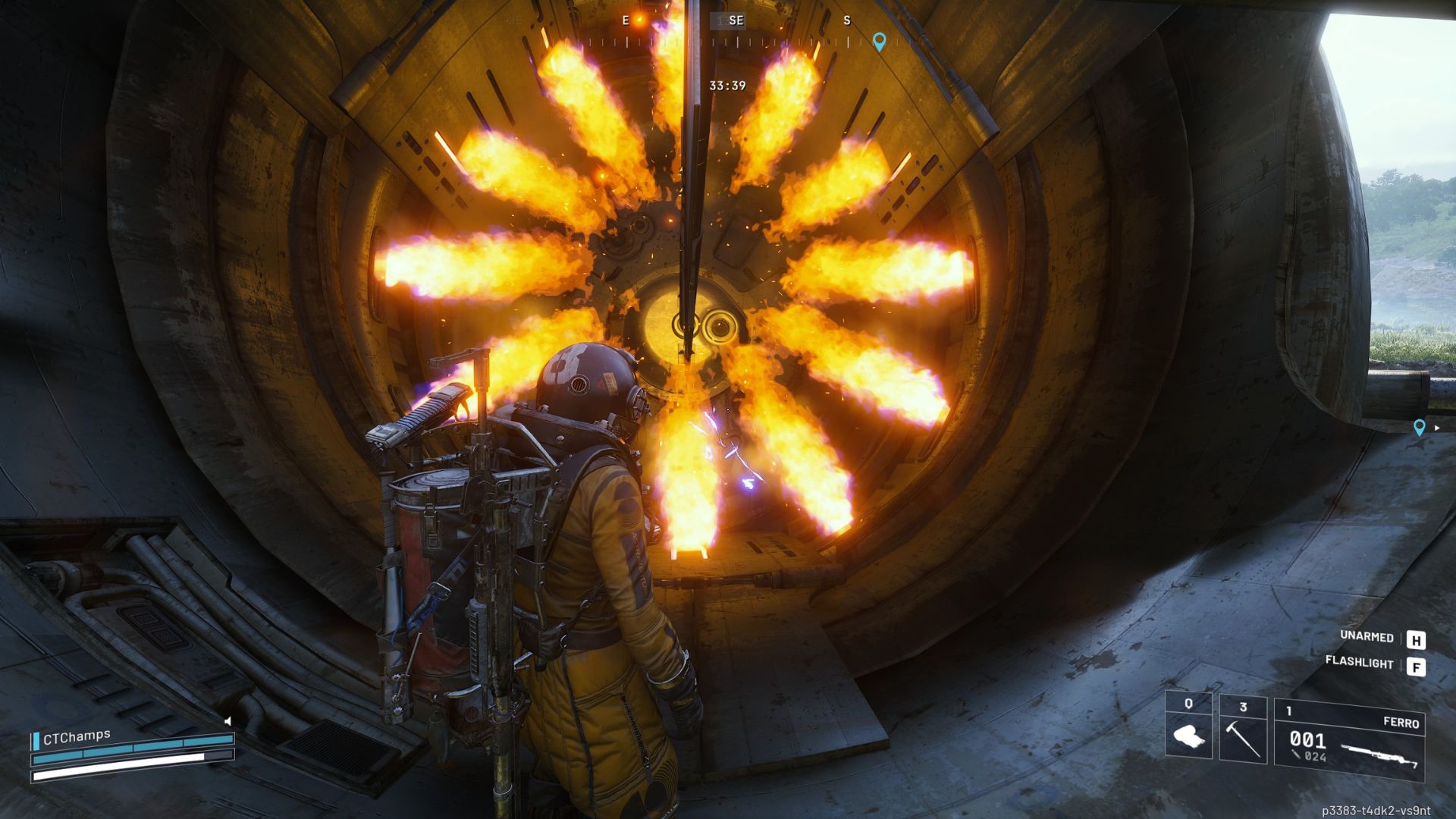The width and height of the screenshot is (1456, 819).
Task: Click the blue objective pin on compass
Action: pos(879,41)
